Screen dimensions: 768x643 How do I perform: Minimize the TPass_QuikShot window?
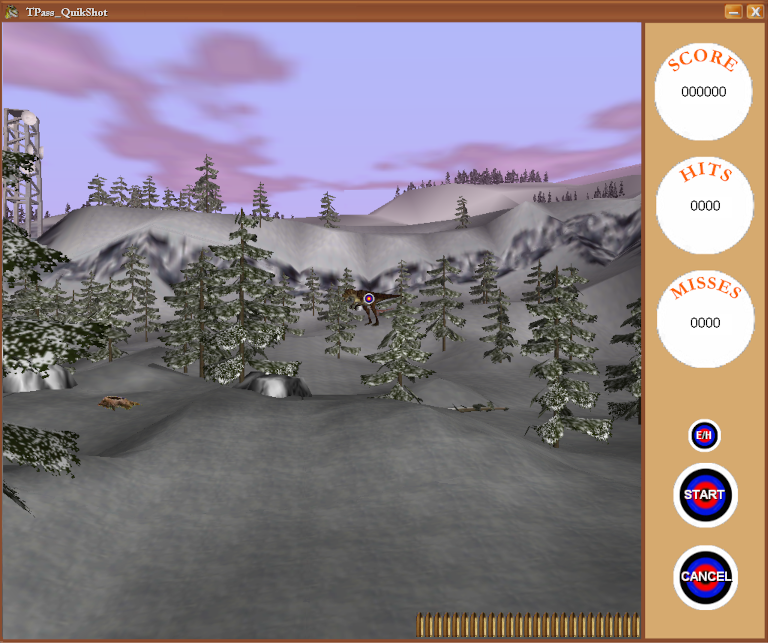tap(733, 11)
